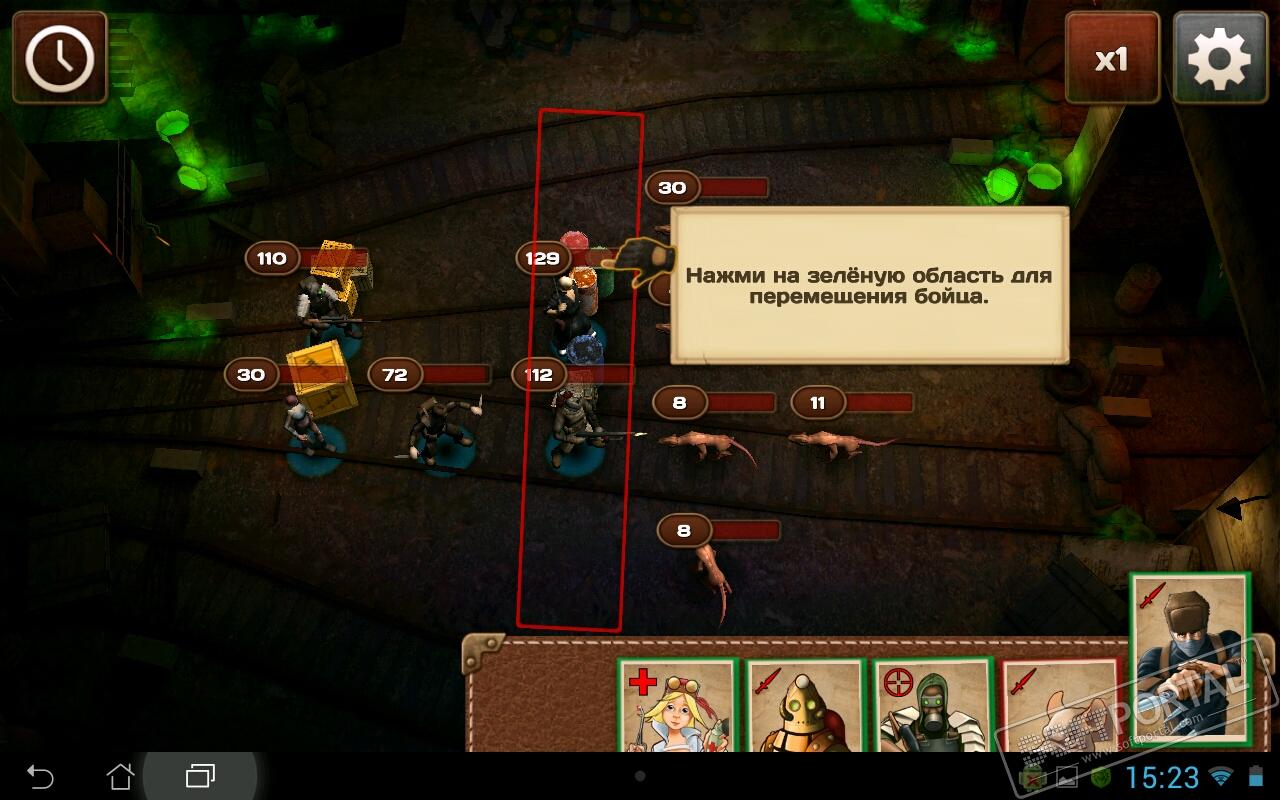This screenshot has width=1280, height=800.
Task: Toggle the x1 game speed button
Action: click(1112, 58)
